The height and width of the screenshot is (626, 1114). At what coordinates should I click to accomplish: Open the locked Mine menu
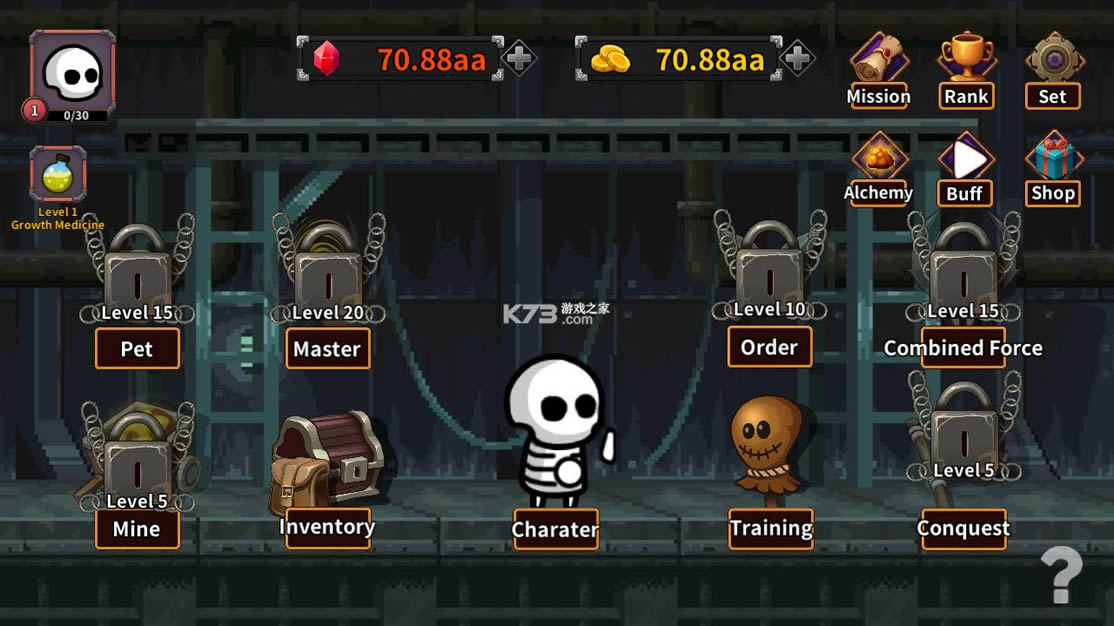coord(137,529)
